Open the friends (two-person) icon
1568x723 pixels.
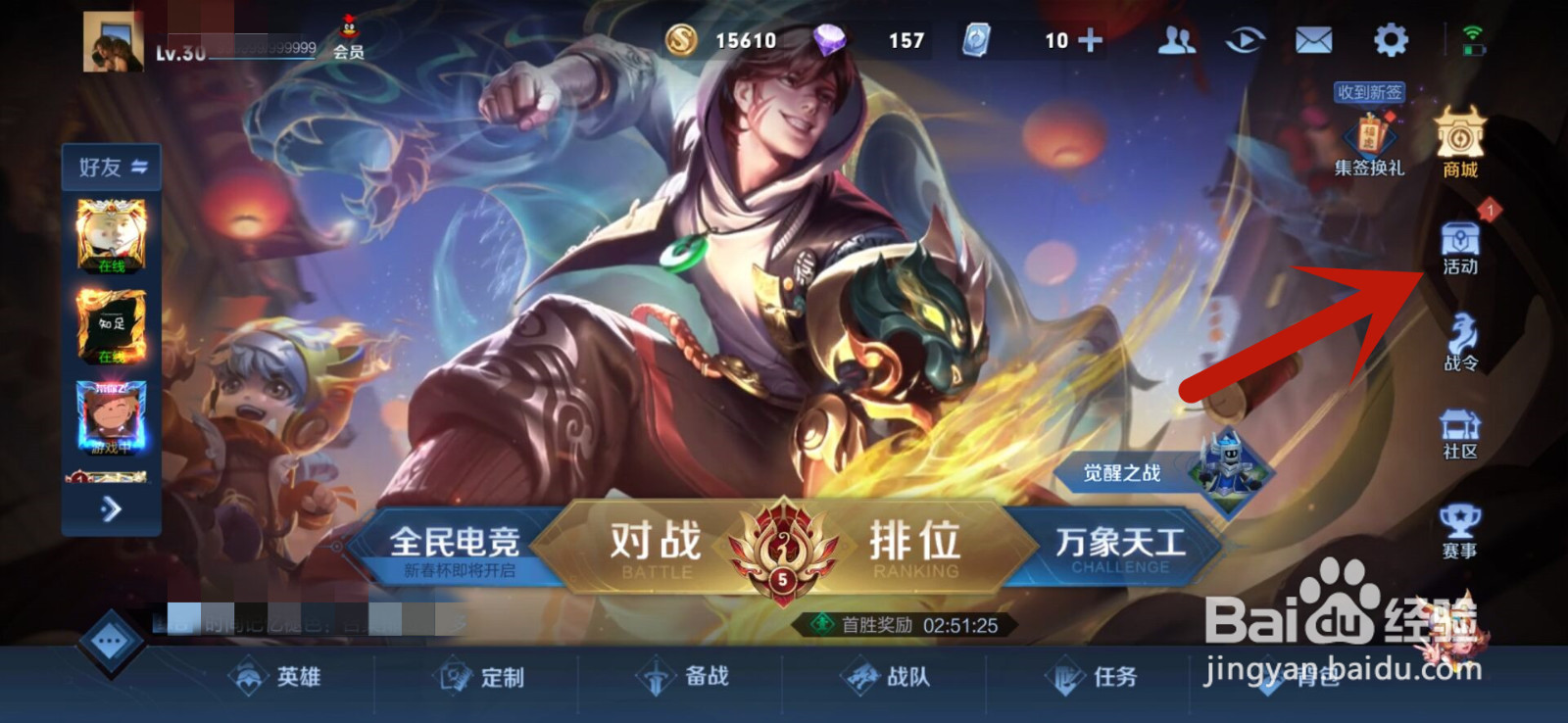point(1175,39)
